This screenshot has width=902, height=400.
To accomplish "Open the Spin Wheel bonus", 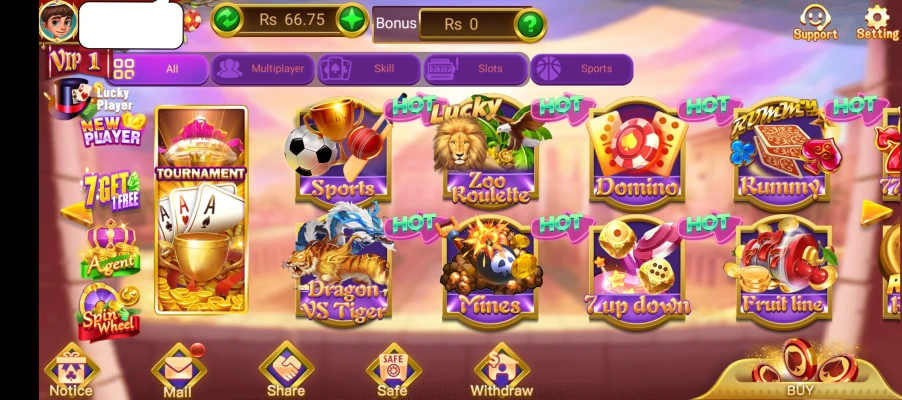I will coord(109,312).
